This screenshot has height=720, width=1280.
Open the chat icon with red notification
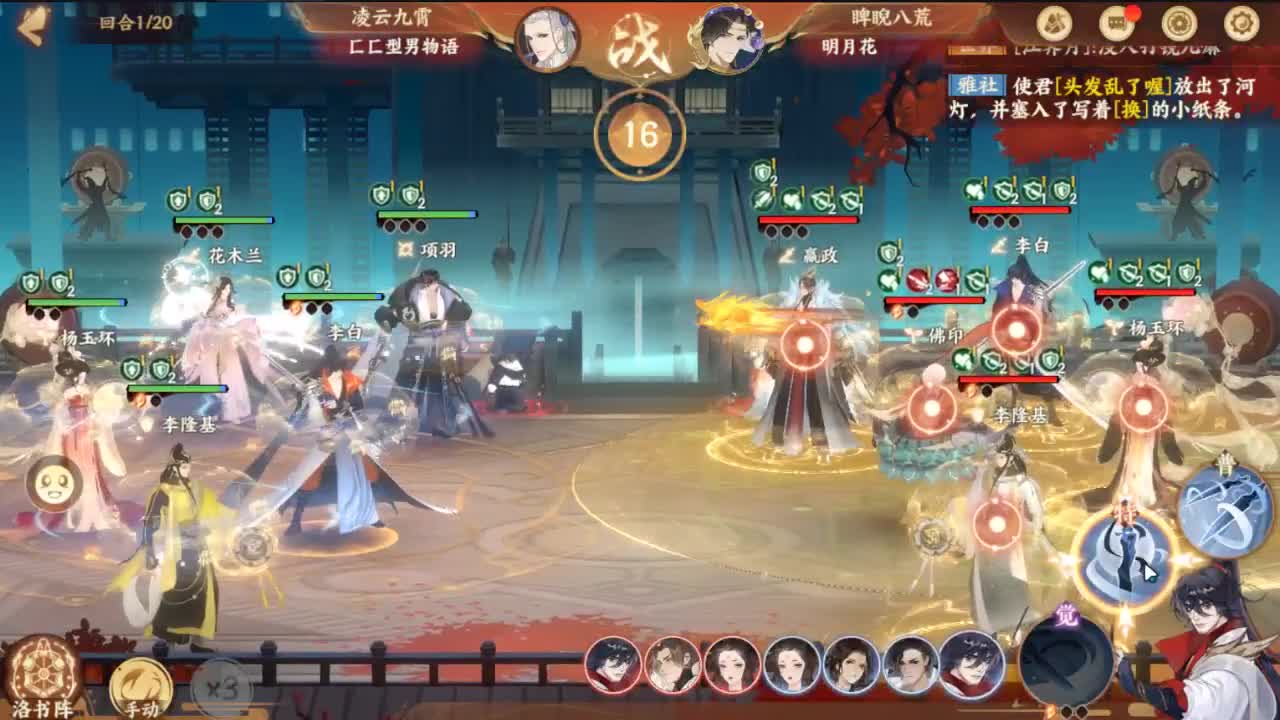point(1117,20)
